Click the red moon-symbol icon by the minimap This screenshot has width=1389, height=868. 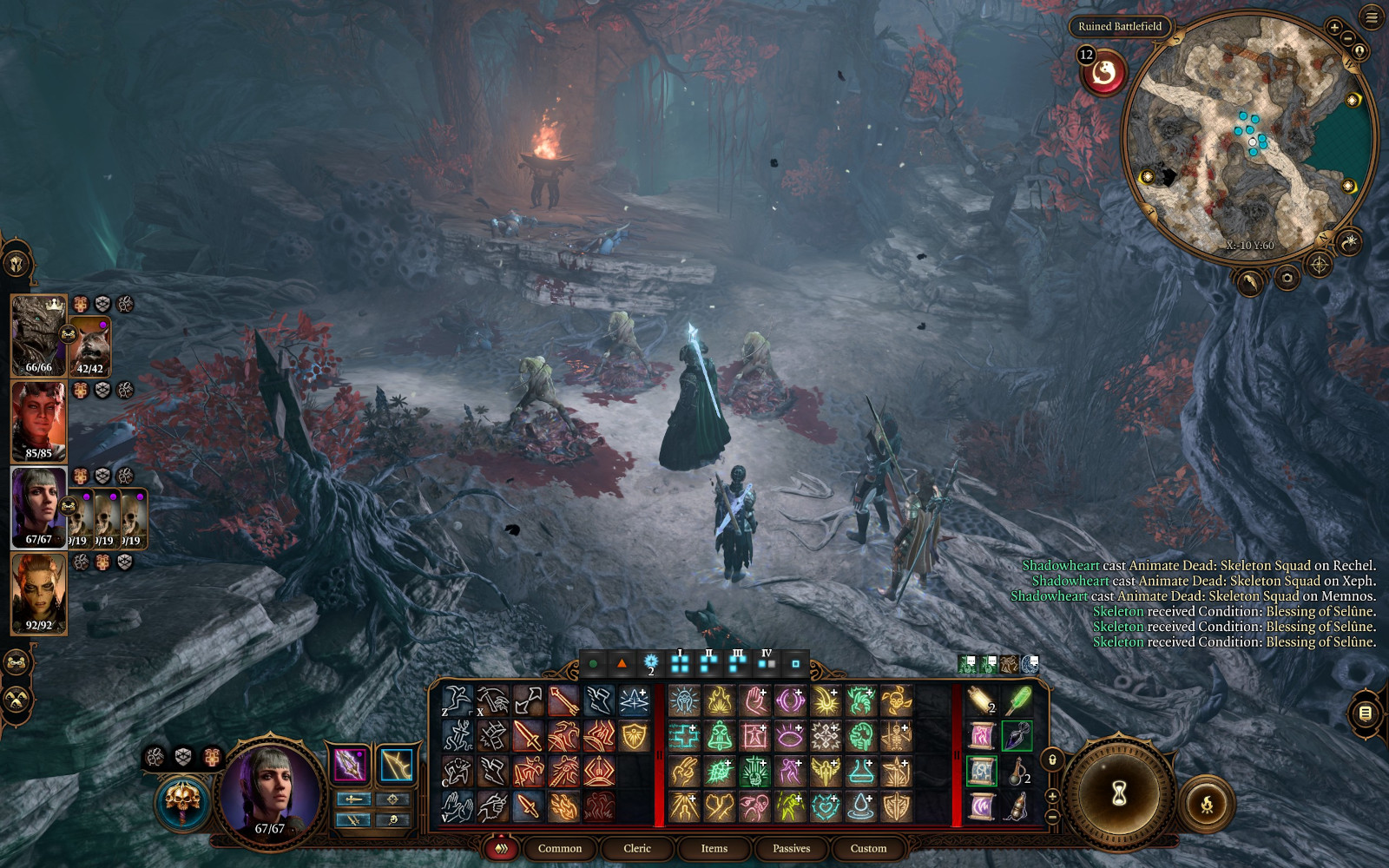point(1103,72)
